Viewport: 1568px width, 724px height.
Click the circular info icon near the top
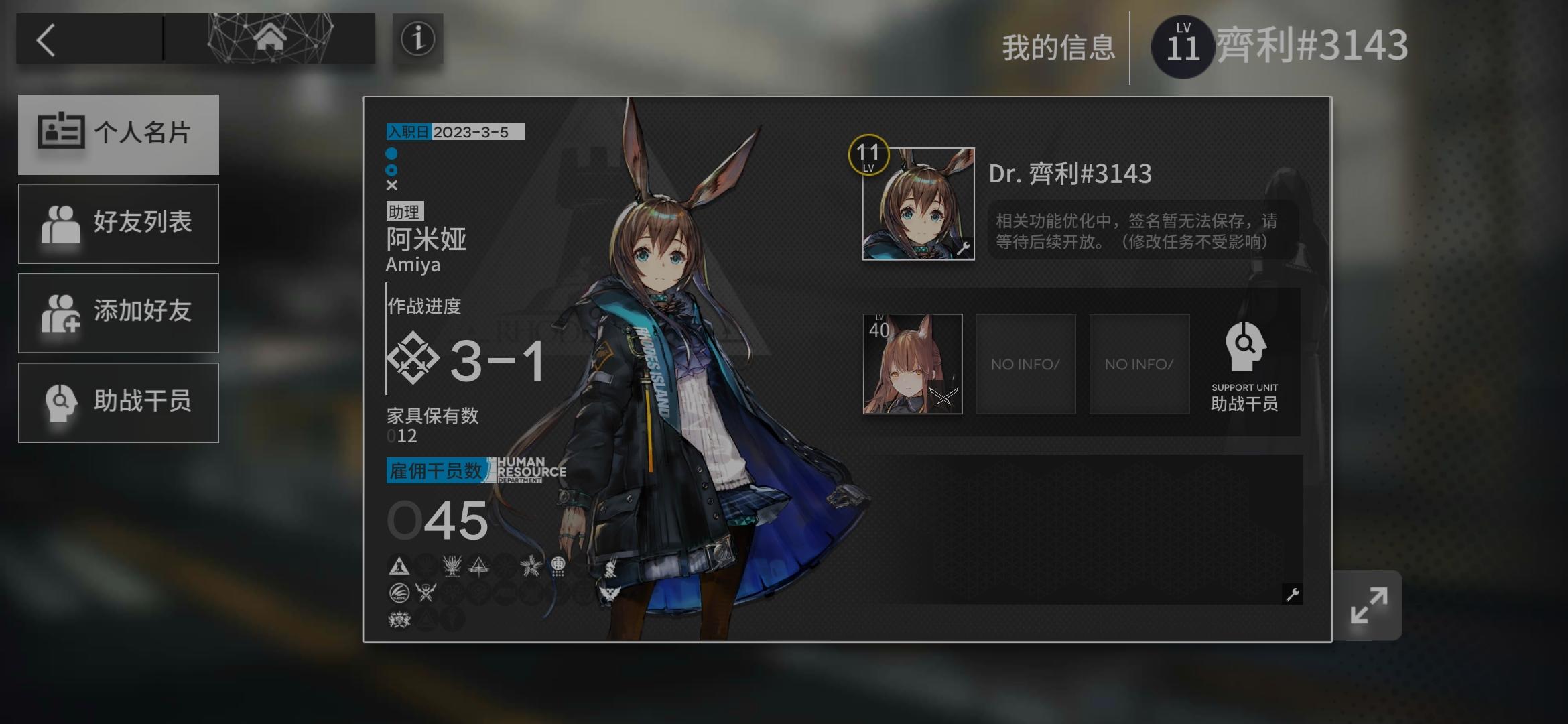(x=417, y=39)
